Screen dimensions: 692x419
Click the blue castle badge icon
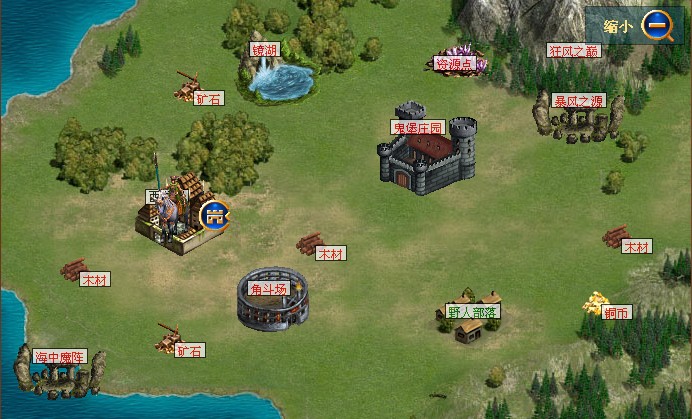coord(213,213)
